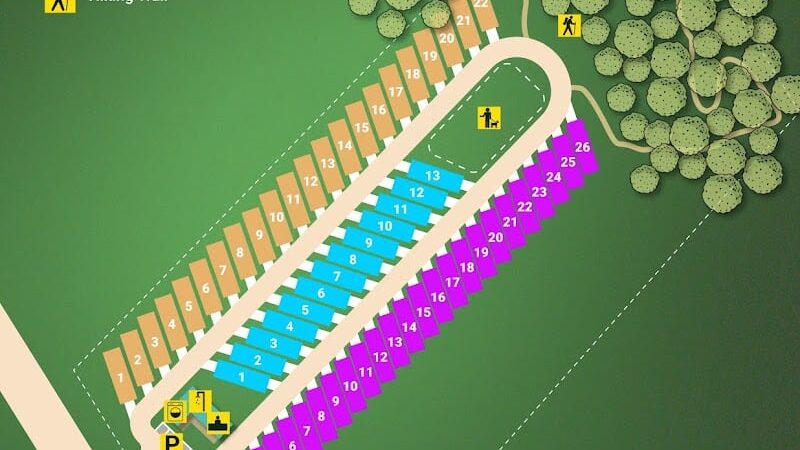Viewport: 800px width, 450px height.
Task: Select blue campsite number 13
Action: [433, 175]
